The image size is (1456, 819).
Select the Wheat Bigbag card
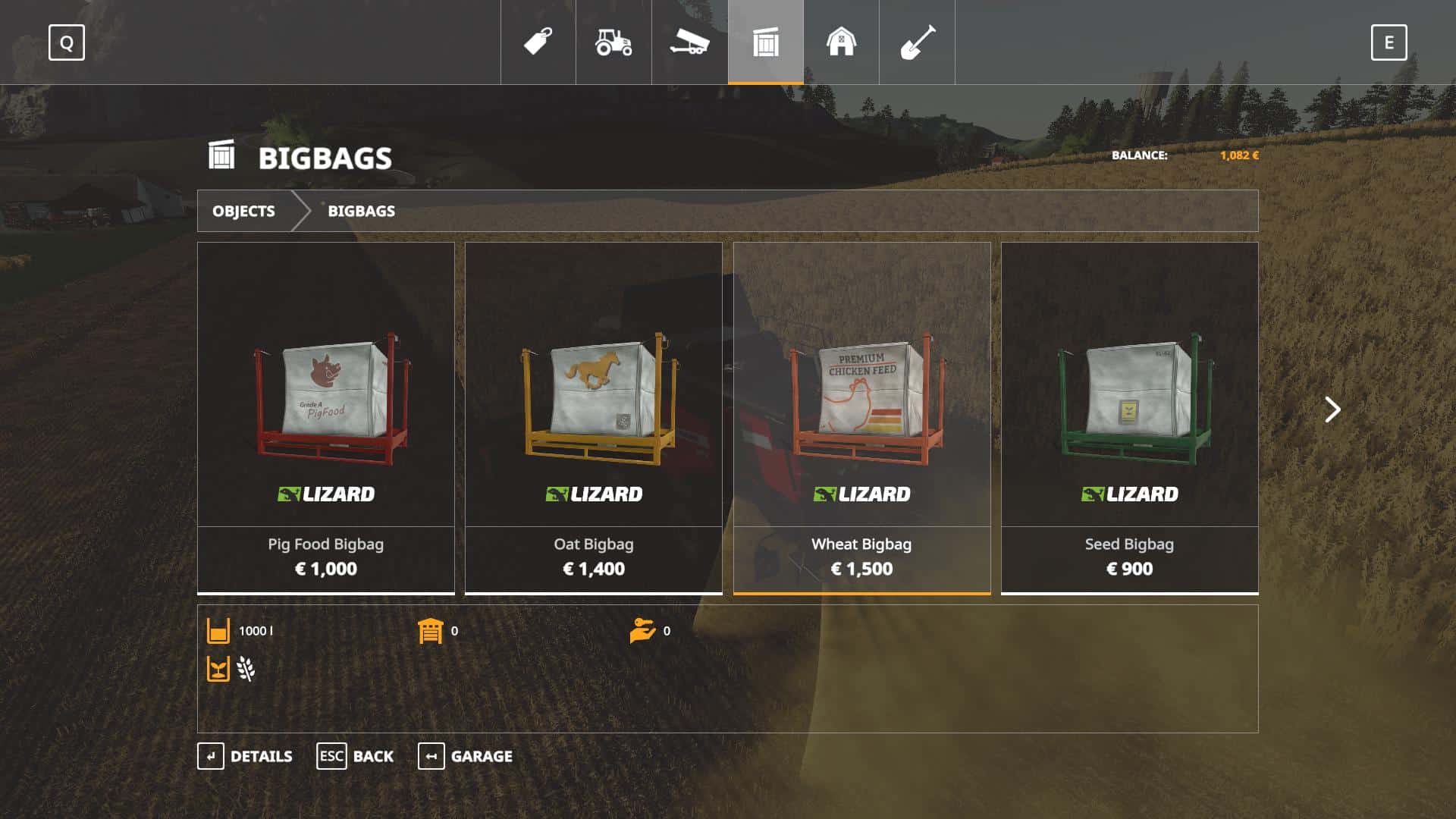tap(861, 417)
